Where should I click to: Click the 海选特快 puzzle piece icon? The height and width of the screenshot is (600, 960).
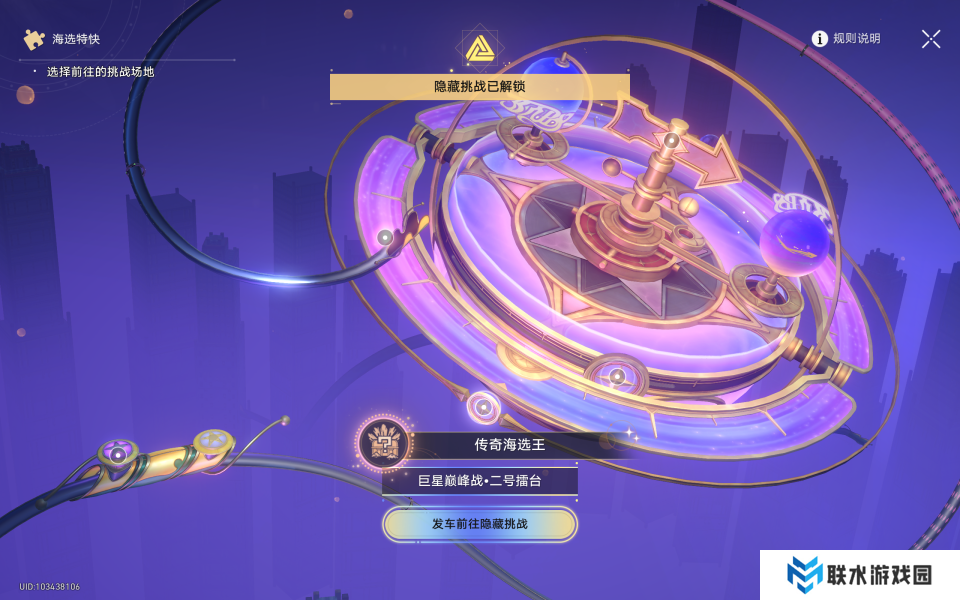[x=35, y=39]
